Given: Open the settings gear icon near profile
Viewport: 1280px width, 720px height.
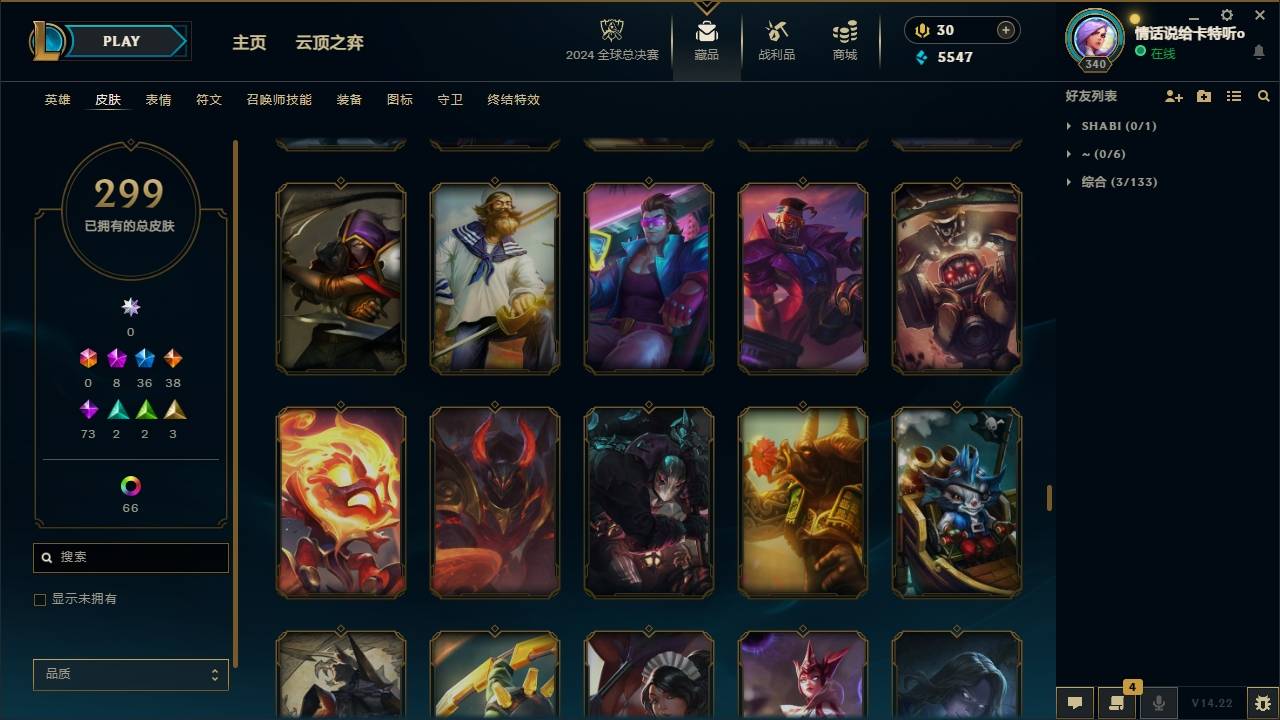Looking at the screenshot, I should pyautogui.click(x=1226, y=15).
